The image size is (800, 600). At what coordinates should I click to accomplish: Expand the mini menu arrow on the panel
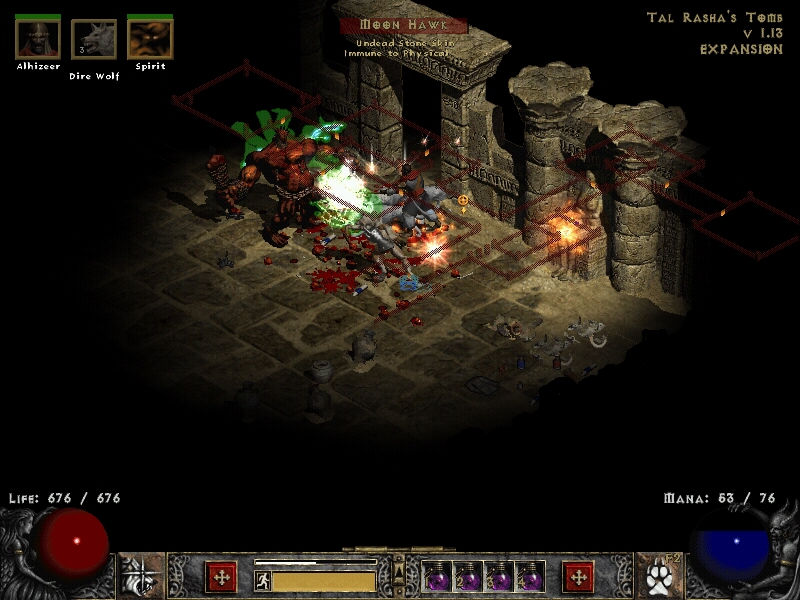[x=399, y=571]
